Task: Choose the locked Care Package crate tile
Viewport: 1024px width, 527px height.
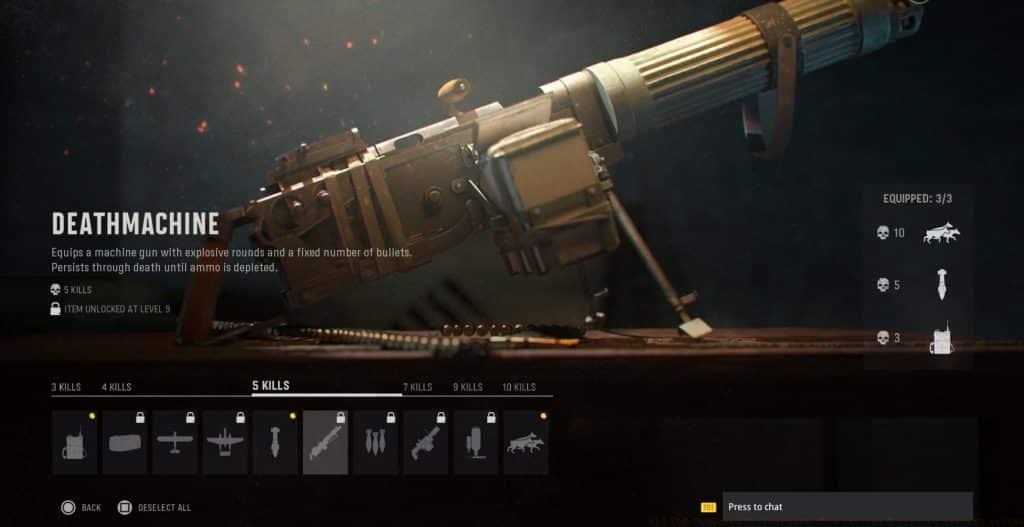Action: click(x=125, y=442)
